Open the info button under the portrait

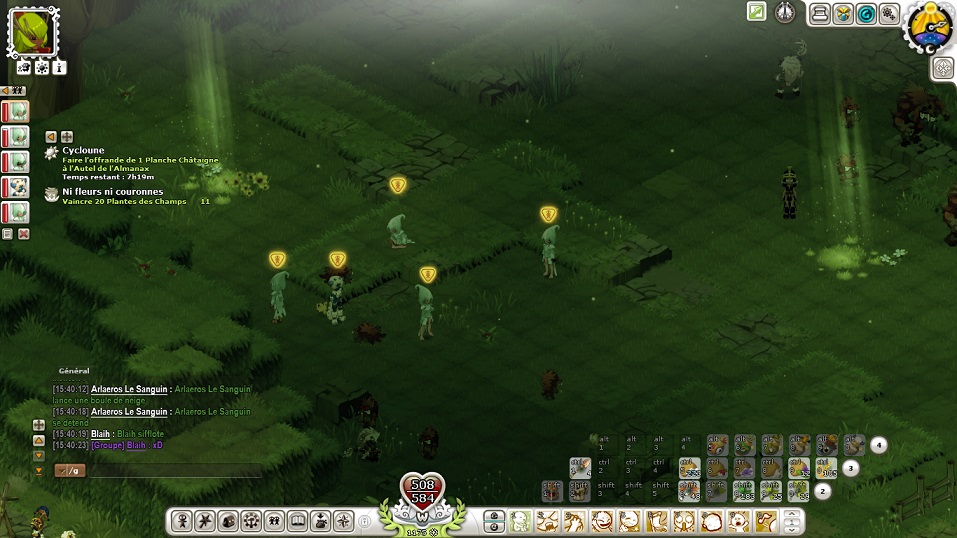click(x=59, y=68)
